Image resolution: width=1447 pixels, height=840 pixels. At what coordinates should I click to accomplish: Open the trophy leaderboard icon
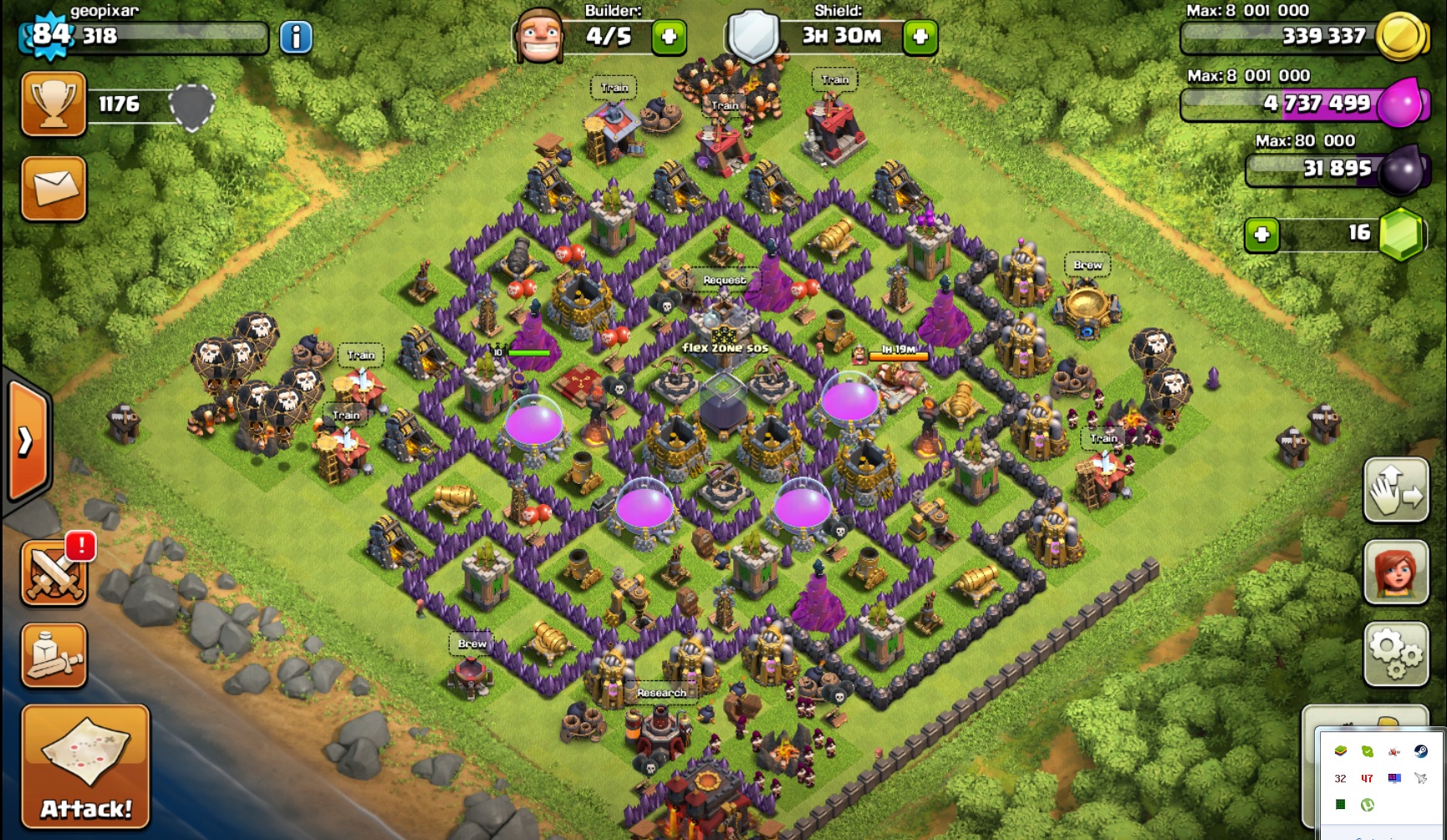[53, 104]
